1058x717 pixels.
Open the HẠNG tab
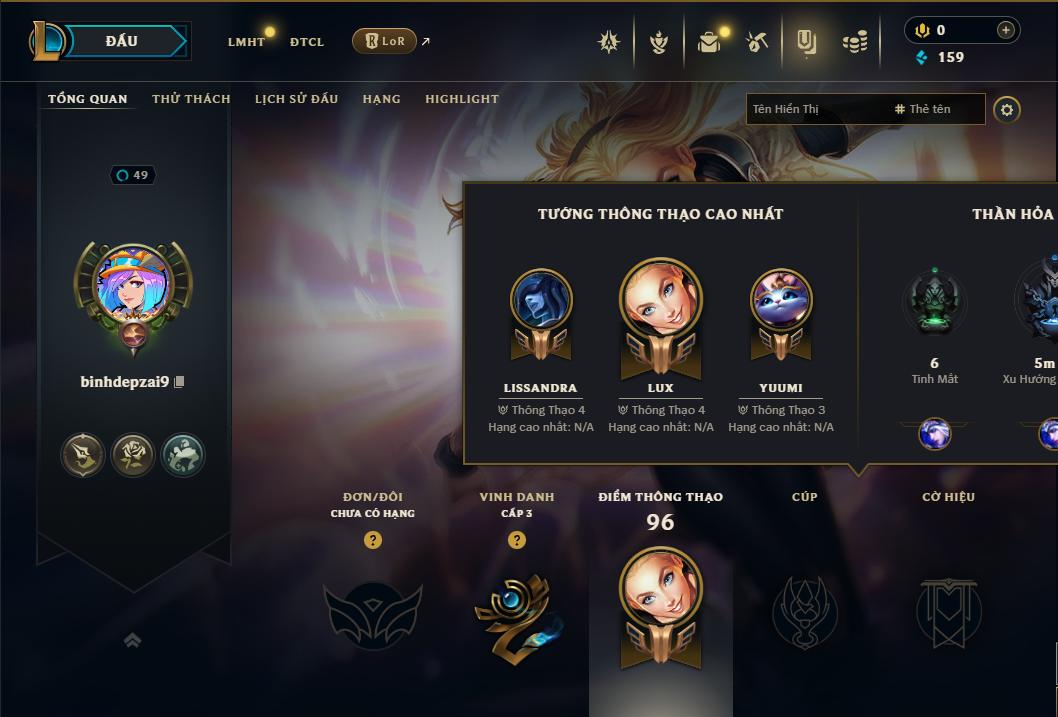pyautogui.click(x=381, y=99)
